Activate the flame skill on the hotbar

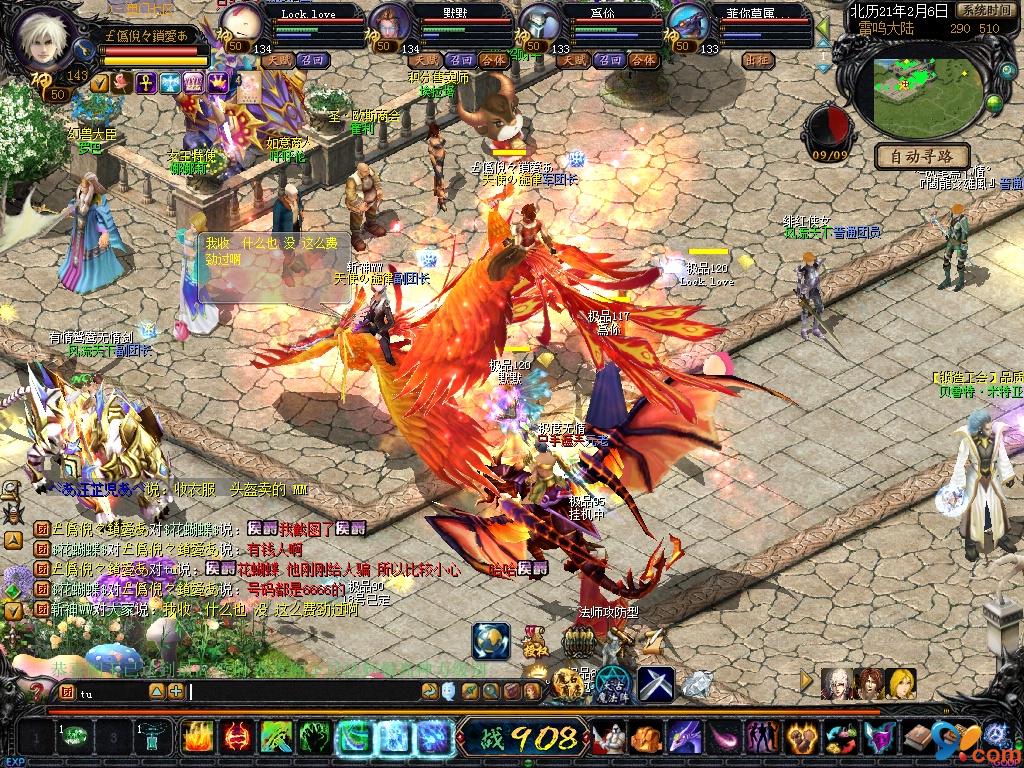[196, 738]
